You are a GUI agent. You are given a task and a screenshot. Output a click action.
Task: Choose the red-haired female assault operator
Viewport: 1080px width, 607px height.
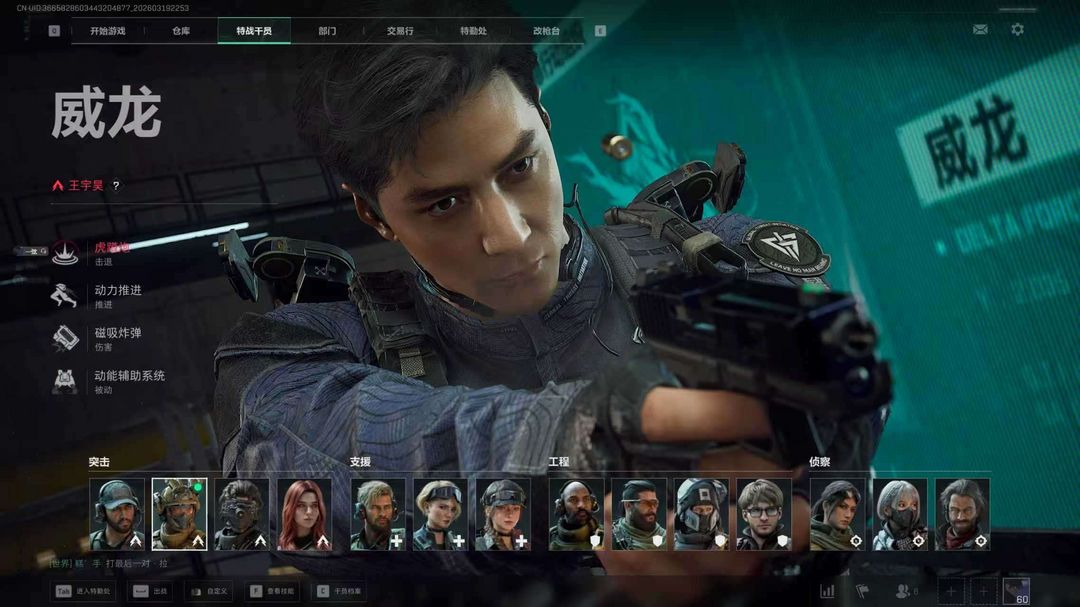click(304, 514)
